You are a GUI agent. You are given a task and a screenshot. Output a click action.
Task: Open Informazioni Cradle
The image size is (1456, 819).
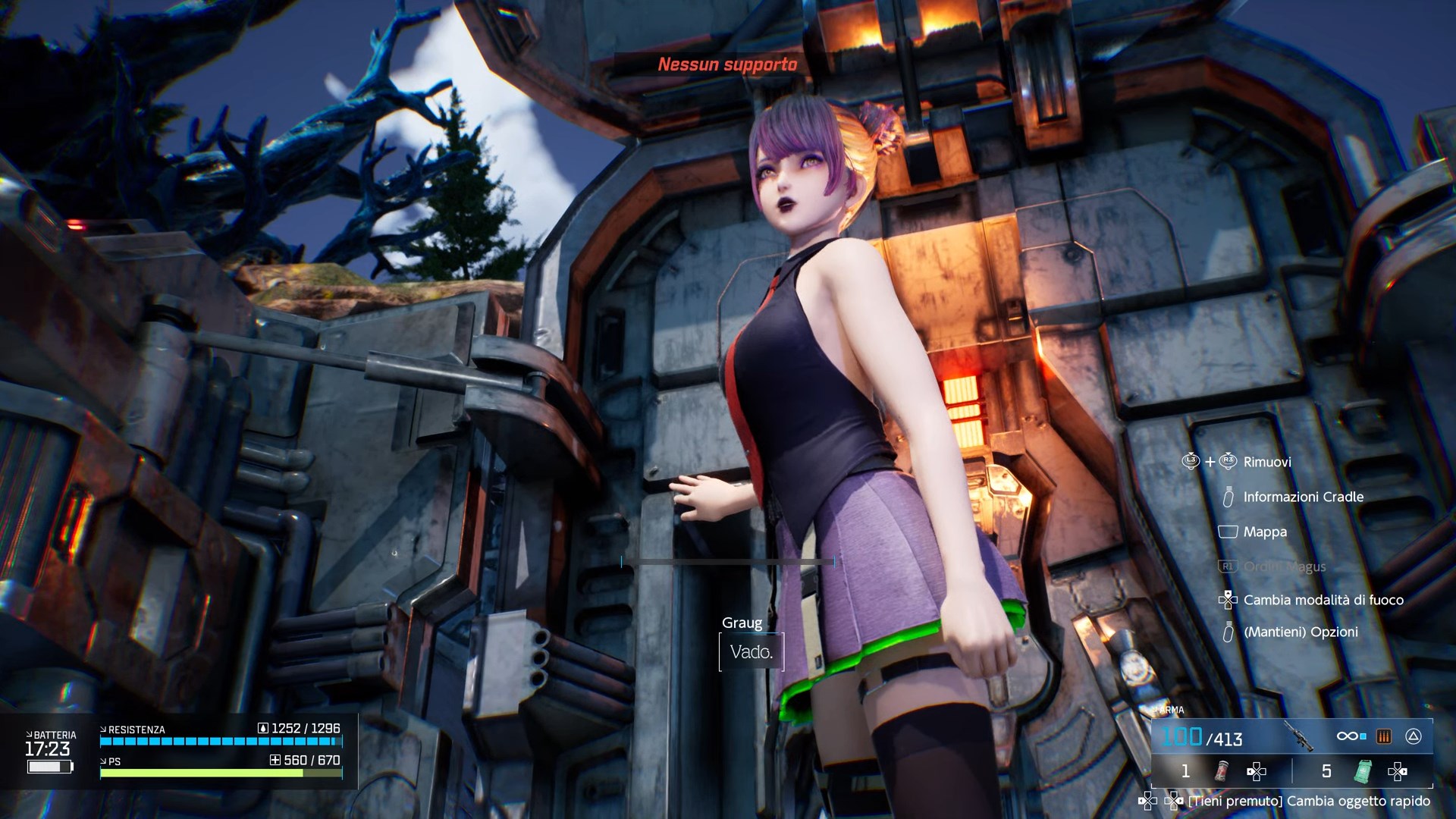1303,497
